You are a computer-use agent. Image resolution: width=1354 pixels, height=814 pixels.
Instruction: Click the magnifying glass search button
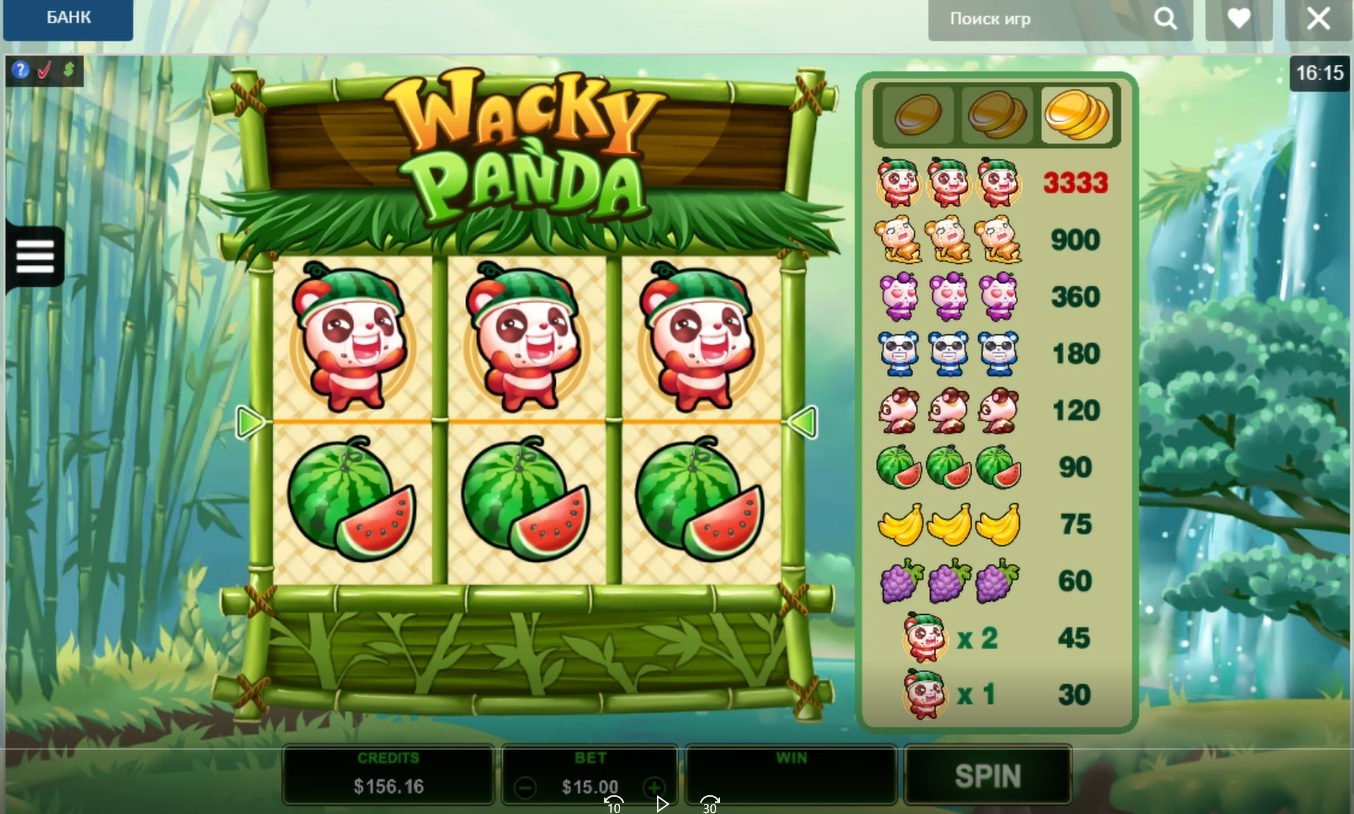[x=1165, y=19]
